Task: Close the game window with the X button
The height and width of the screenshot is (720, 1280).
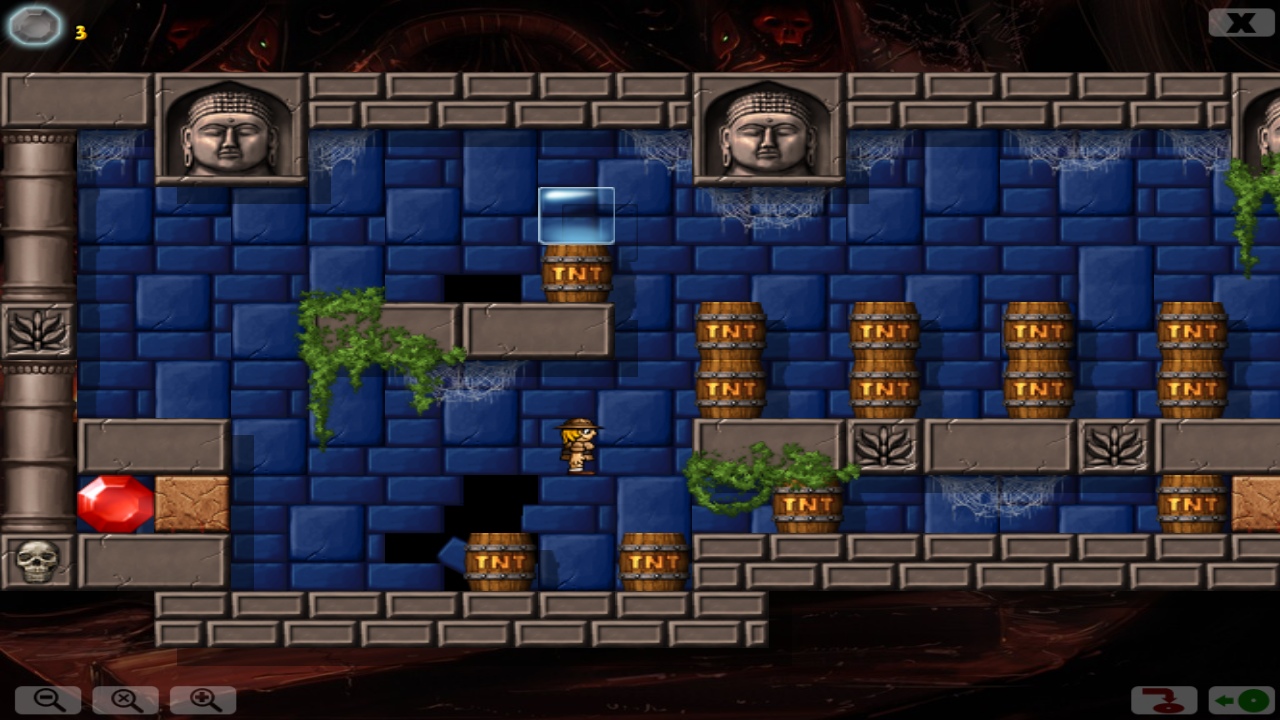Action: [x=1240, y=22]
